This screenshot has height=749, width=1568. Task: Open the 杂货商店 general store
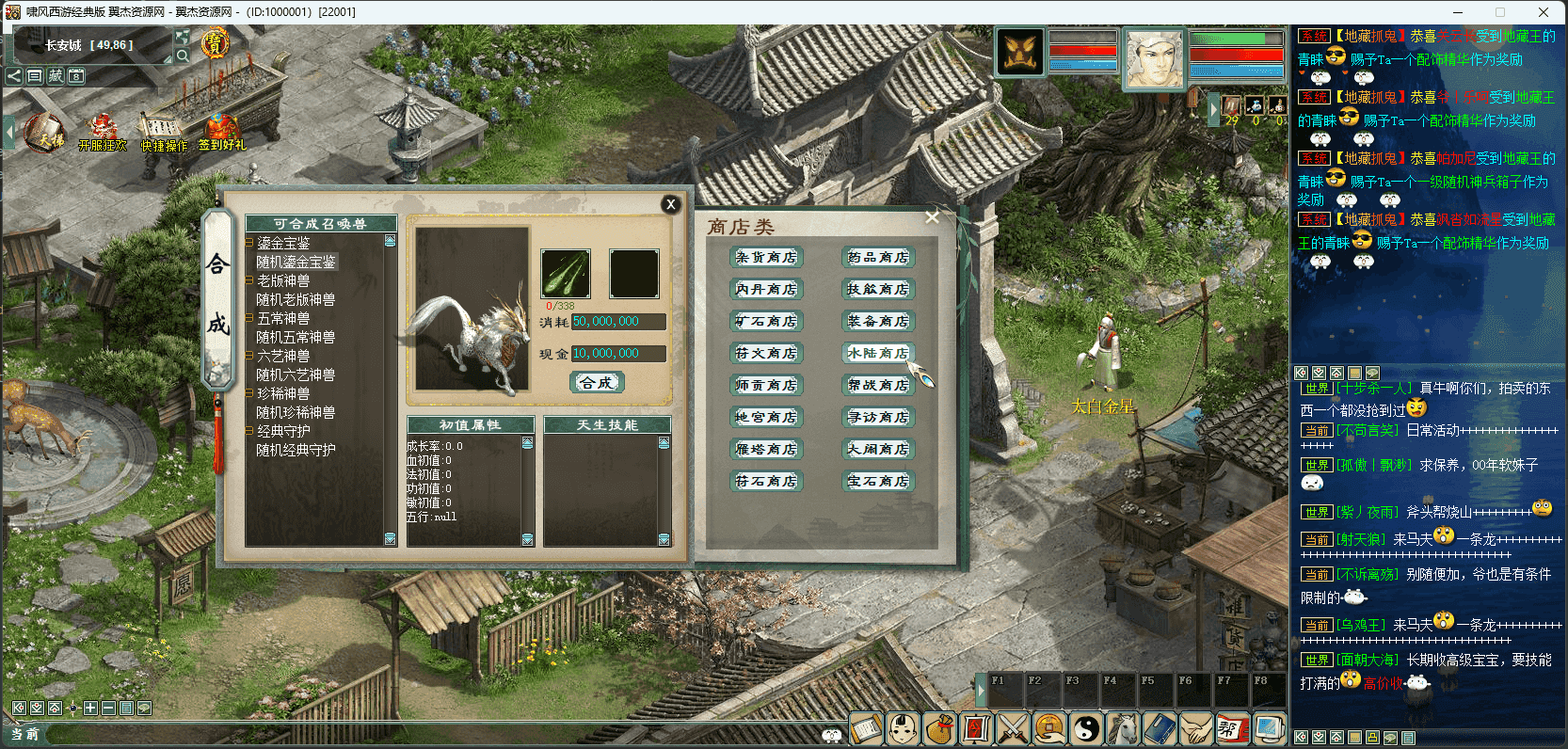click(766, 258)
